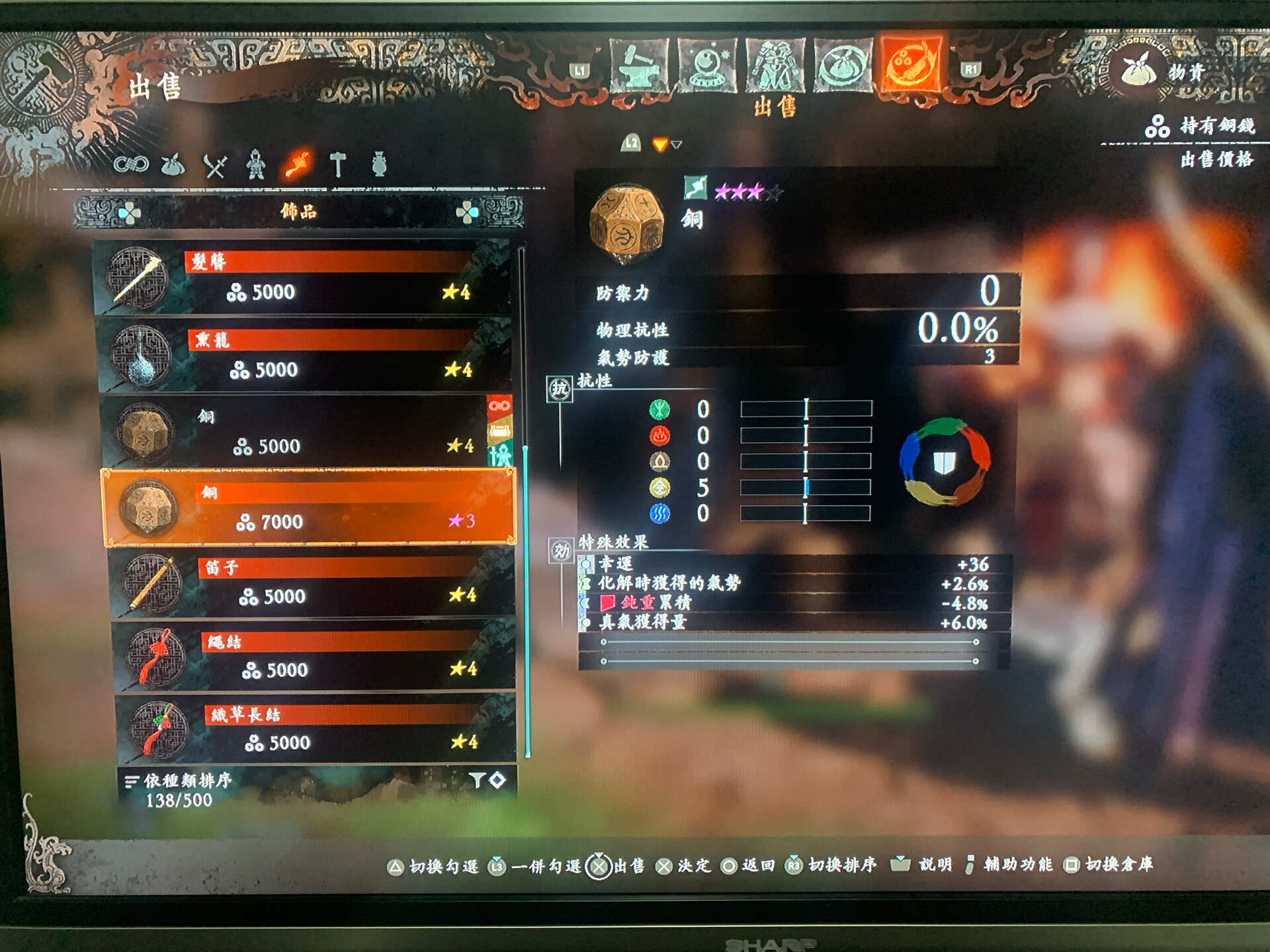Click the highlighted sell (出售) fish icon
The width and height of the screenshot is (1270, 952).
[x=911, y=63]
